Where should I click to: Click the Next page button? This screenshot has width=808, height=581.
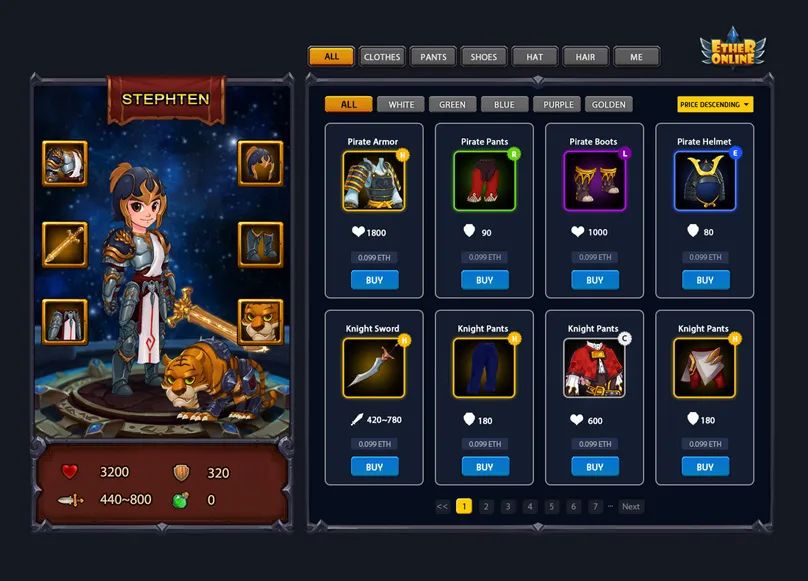(x=630, y=506)
